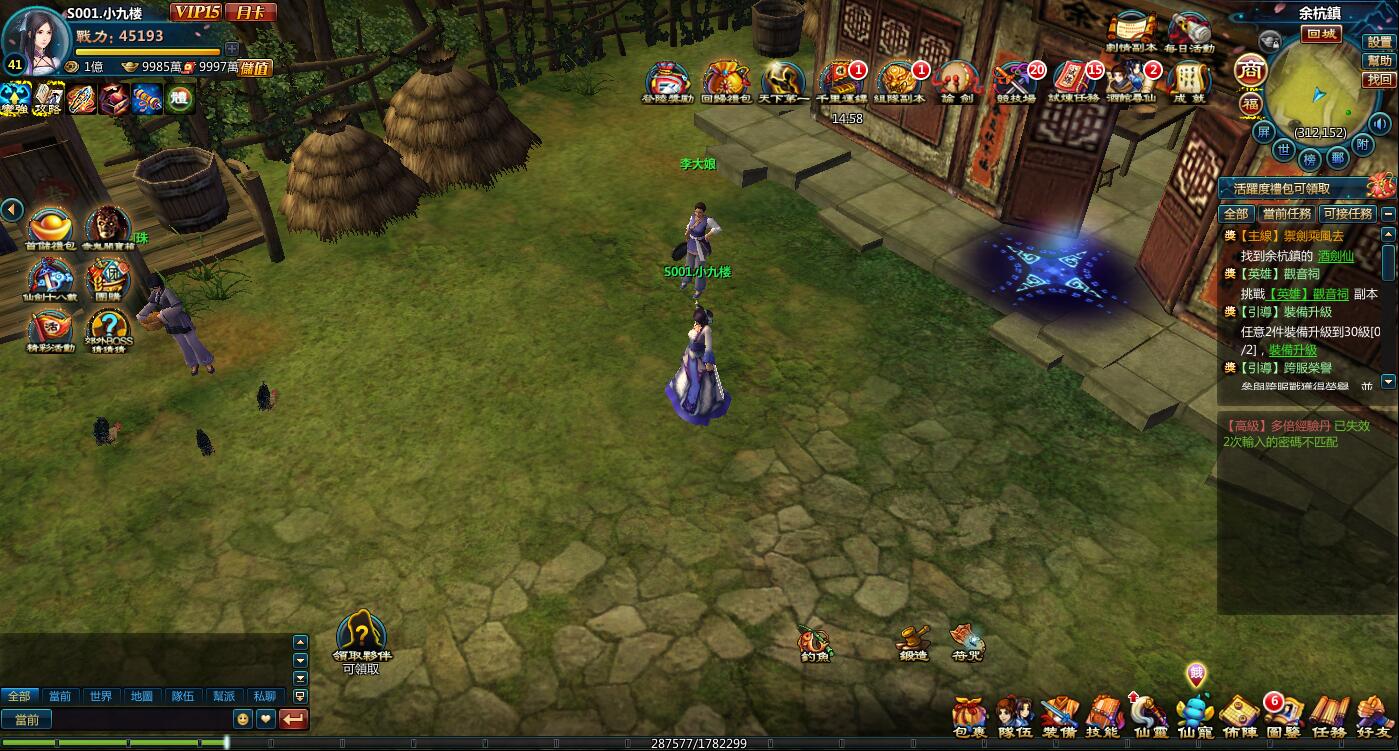Click the 儲值 recharge button

pos(256,68)
